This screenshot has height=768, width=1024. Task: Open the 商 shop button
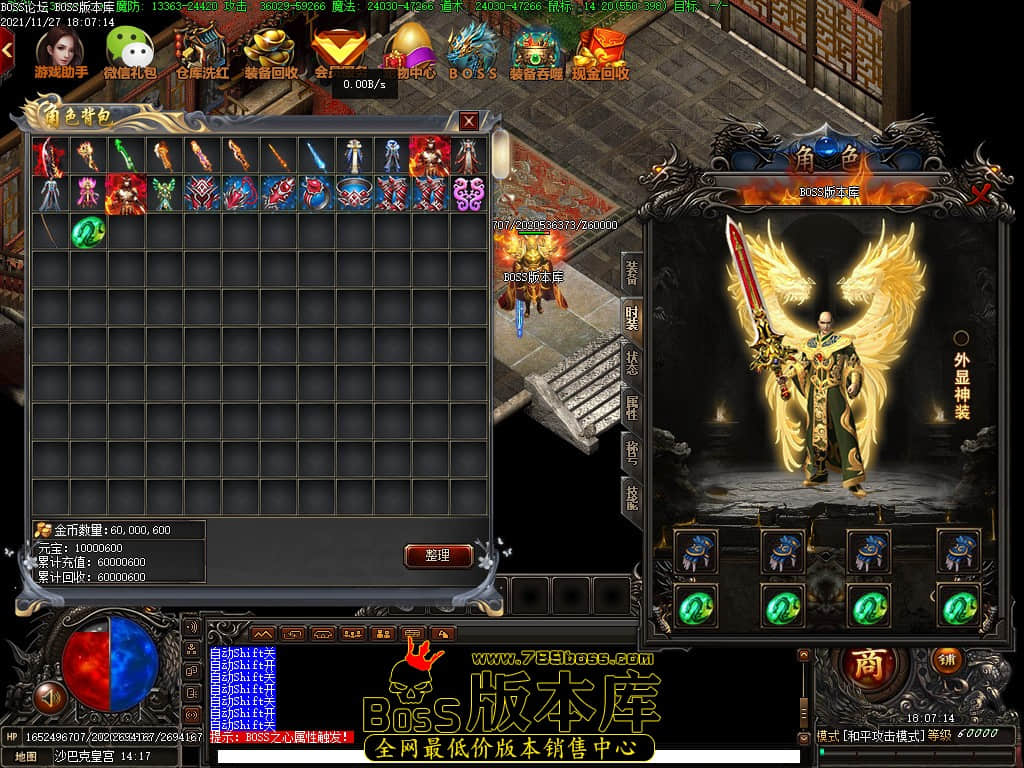tap(868, 667)
